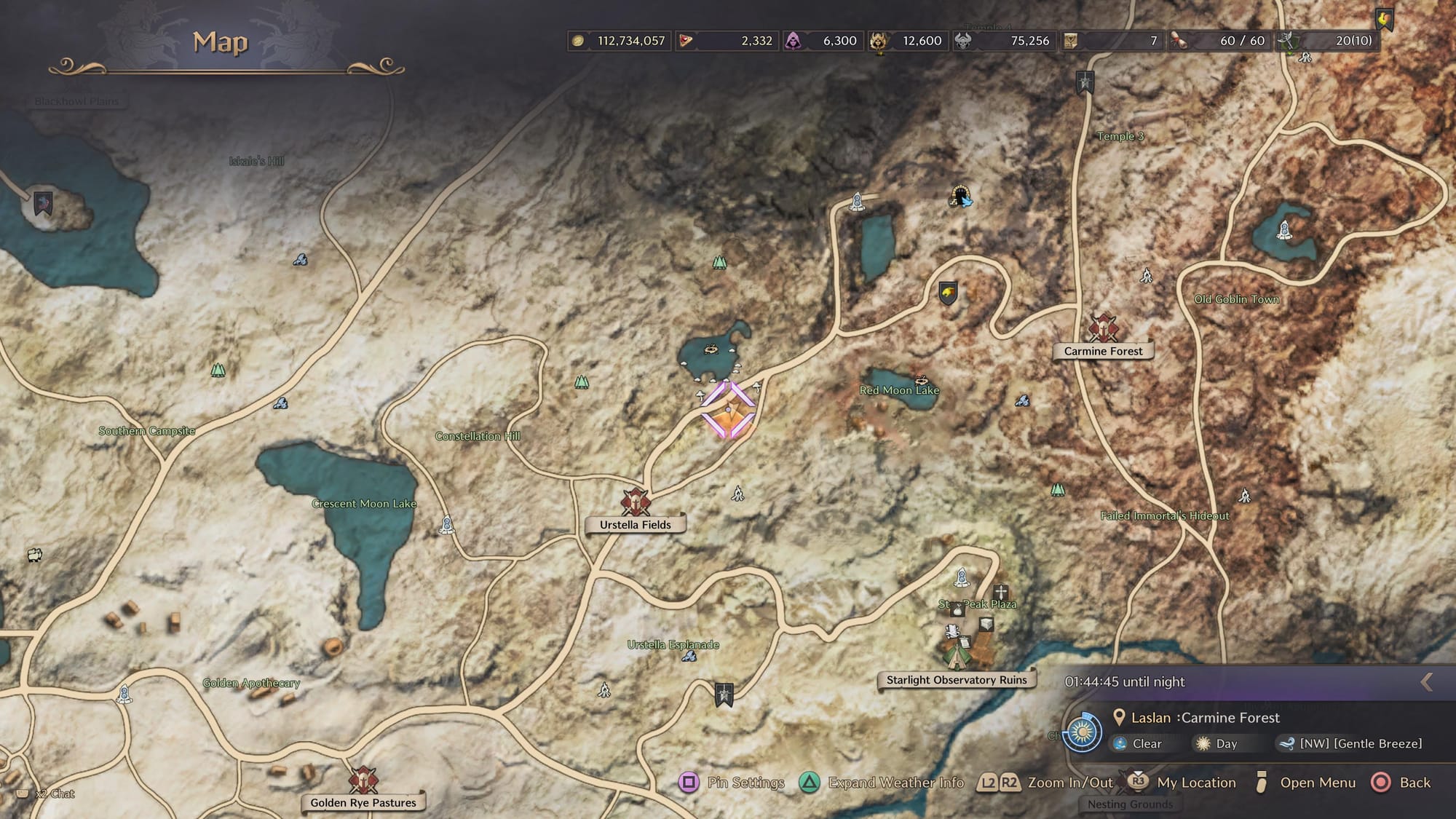1456x819 pixels.
Task: Click the Failed Immortal's Hideout label
Action: tap(1165, 515)
